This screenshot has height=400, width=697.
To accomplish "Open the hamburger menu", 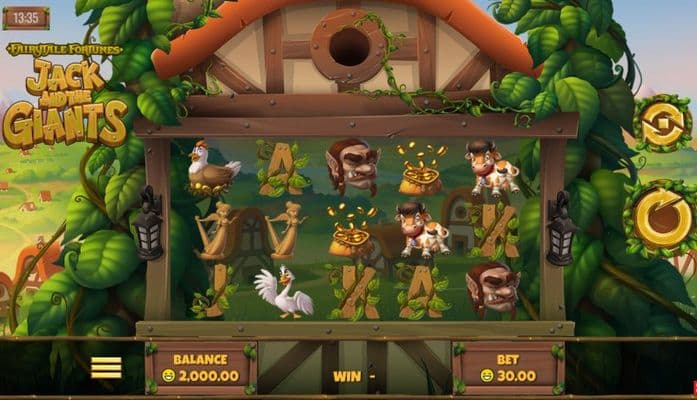I will tap(106, 367).
